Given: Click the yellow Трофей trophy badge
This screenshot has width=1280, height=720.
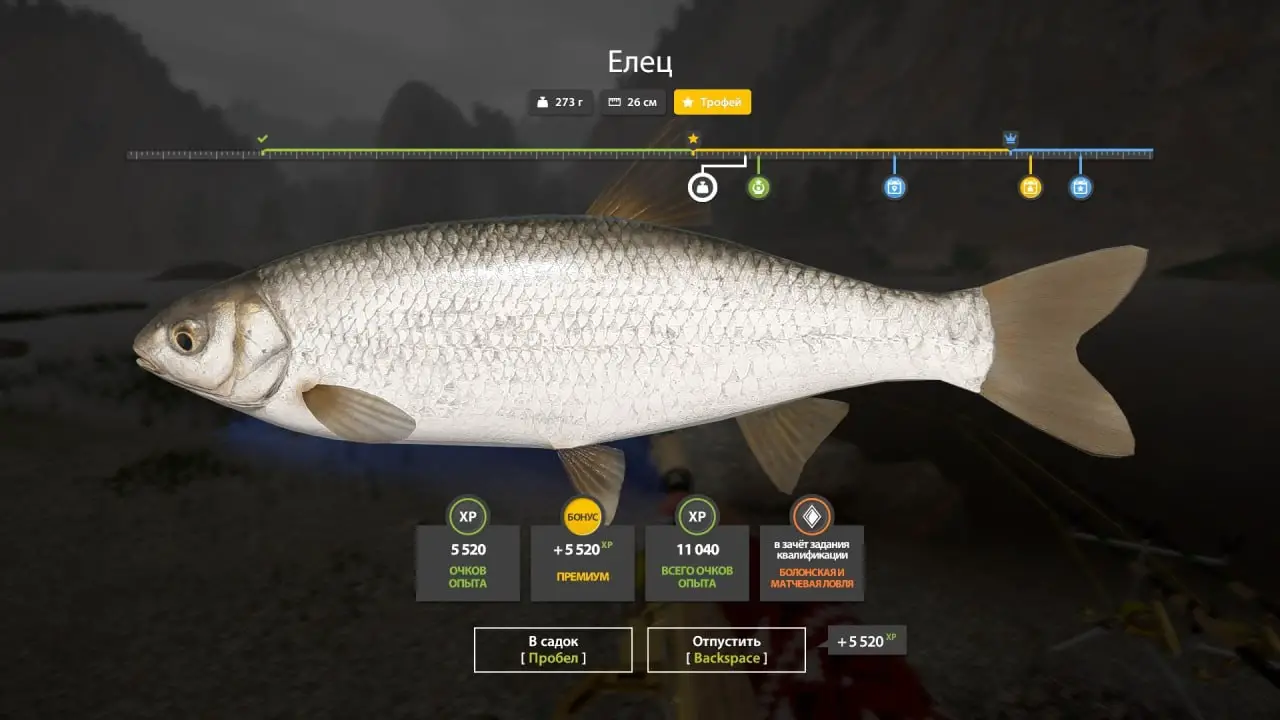Looking at the screenshot, I should point(712,102).
